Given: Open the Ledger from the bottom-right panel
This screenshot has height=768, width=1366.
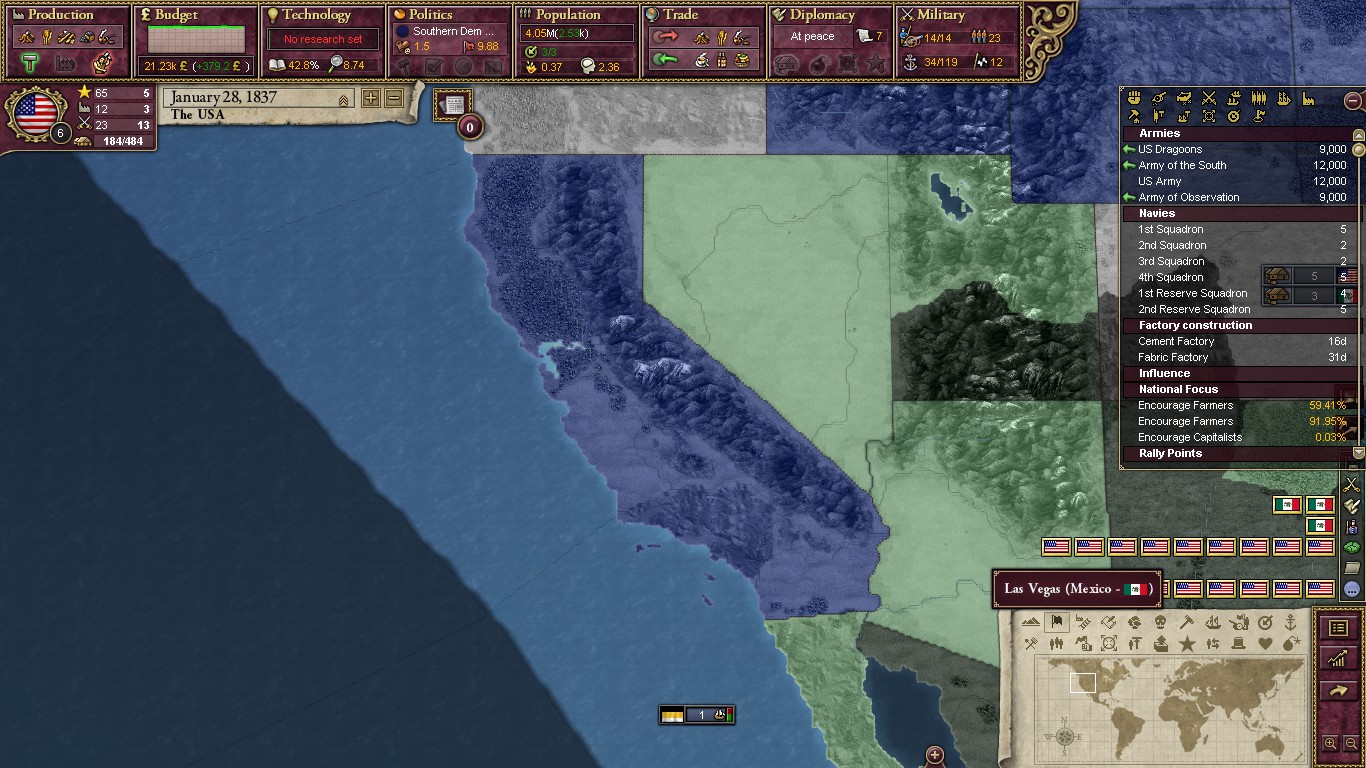Looking at the screenshot, I should tap(1340, 628).
